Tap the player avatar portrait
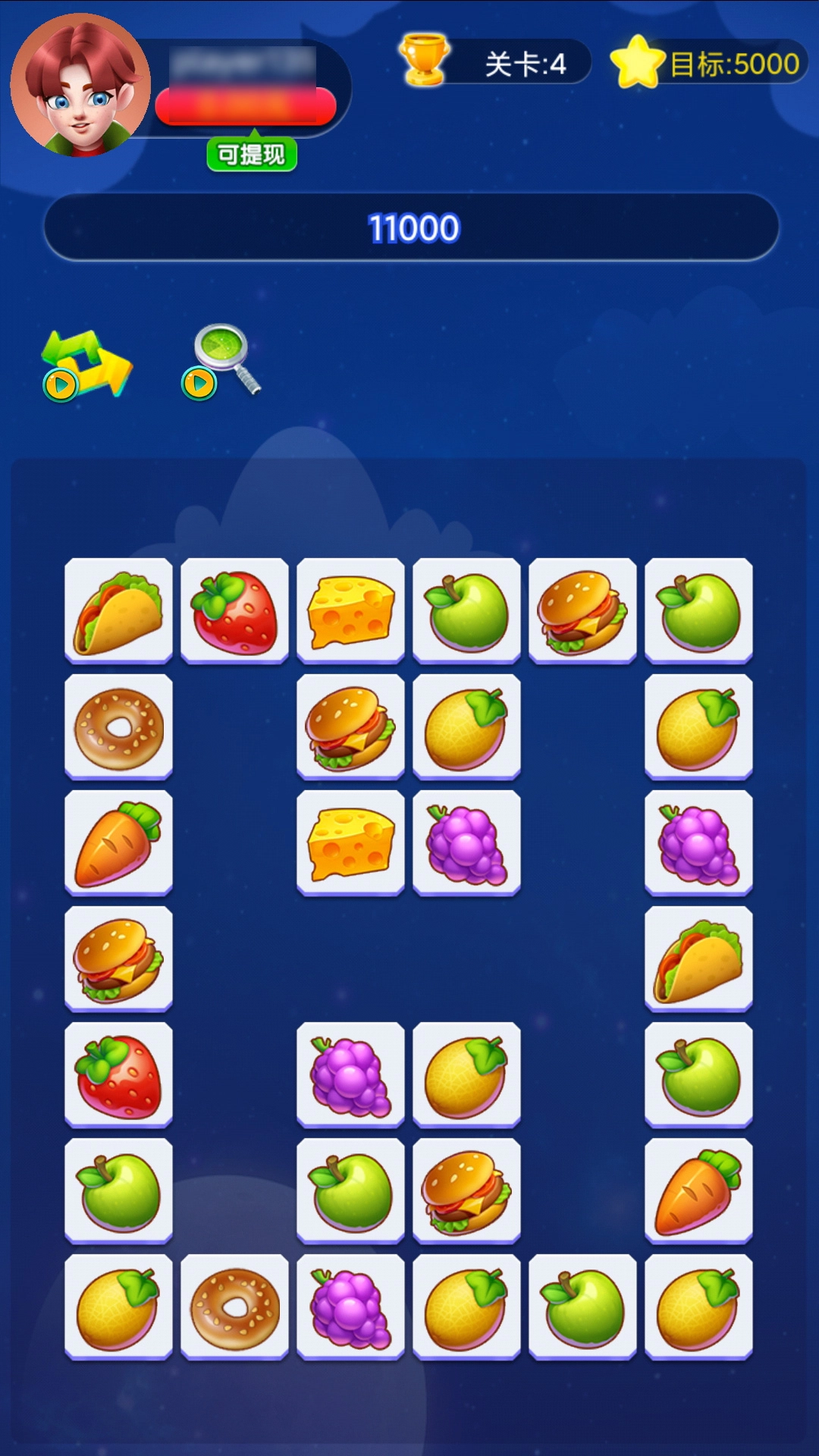The height and width of the screenshot is (1456, 819). [x=80, y=85]
